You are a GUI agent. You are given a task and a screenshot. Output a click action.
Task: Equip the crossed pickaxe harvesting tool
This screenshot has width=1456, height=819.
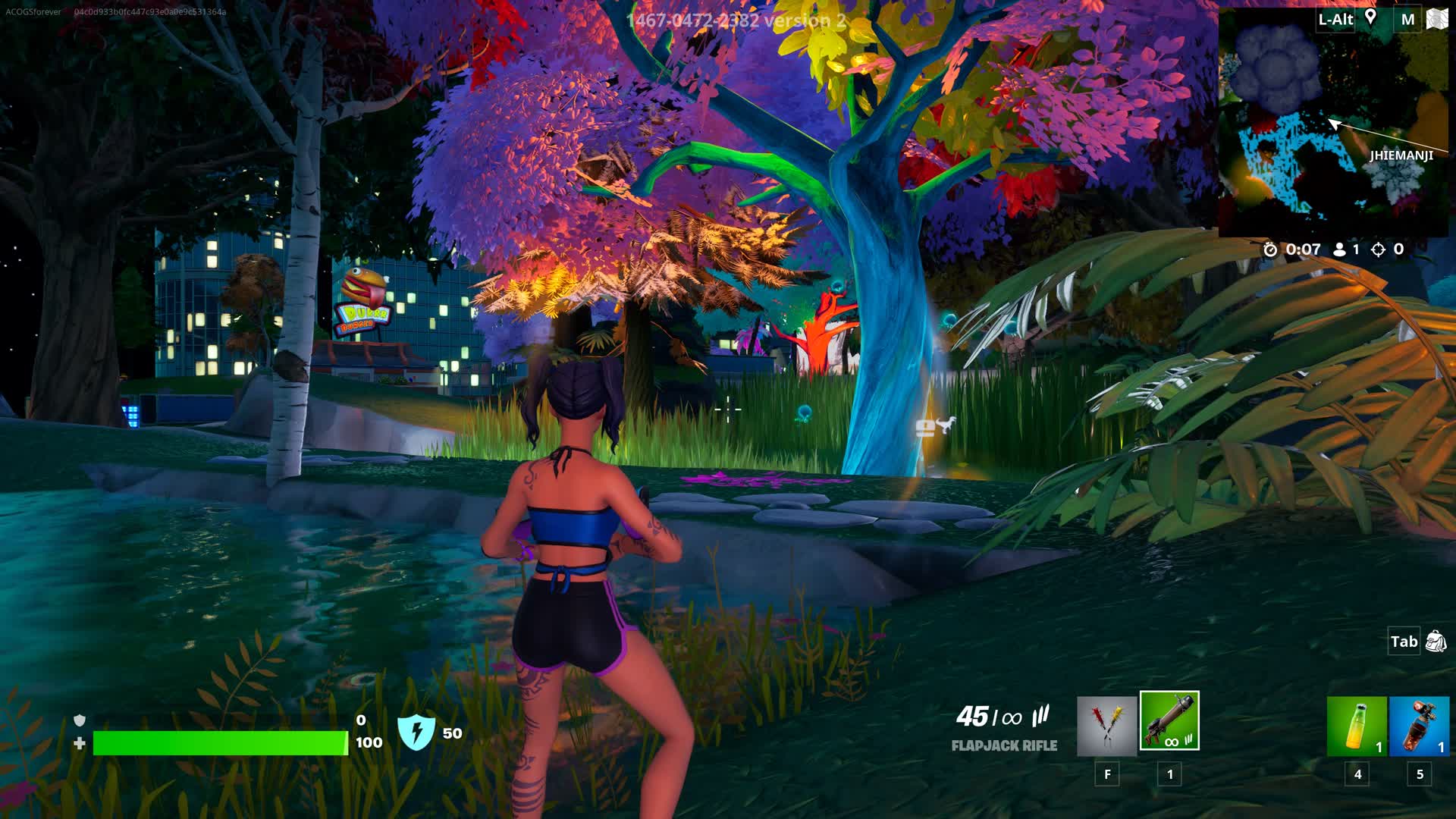click(x=1106, y=726)
